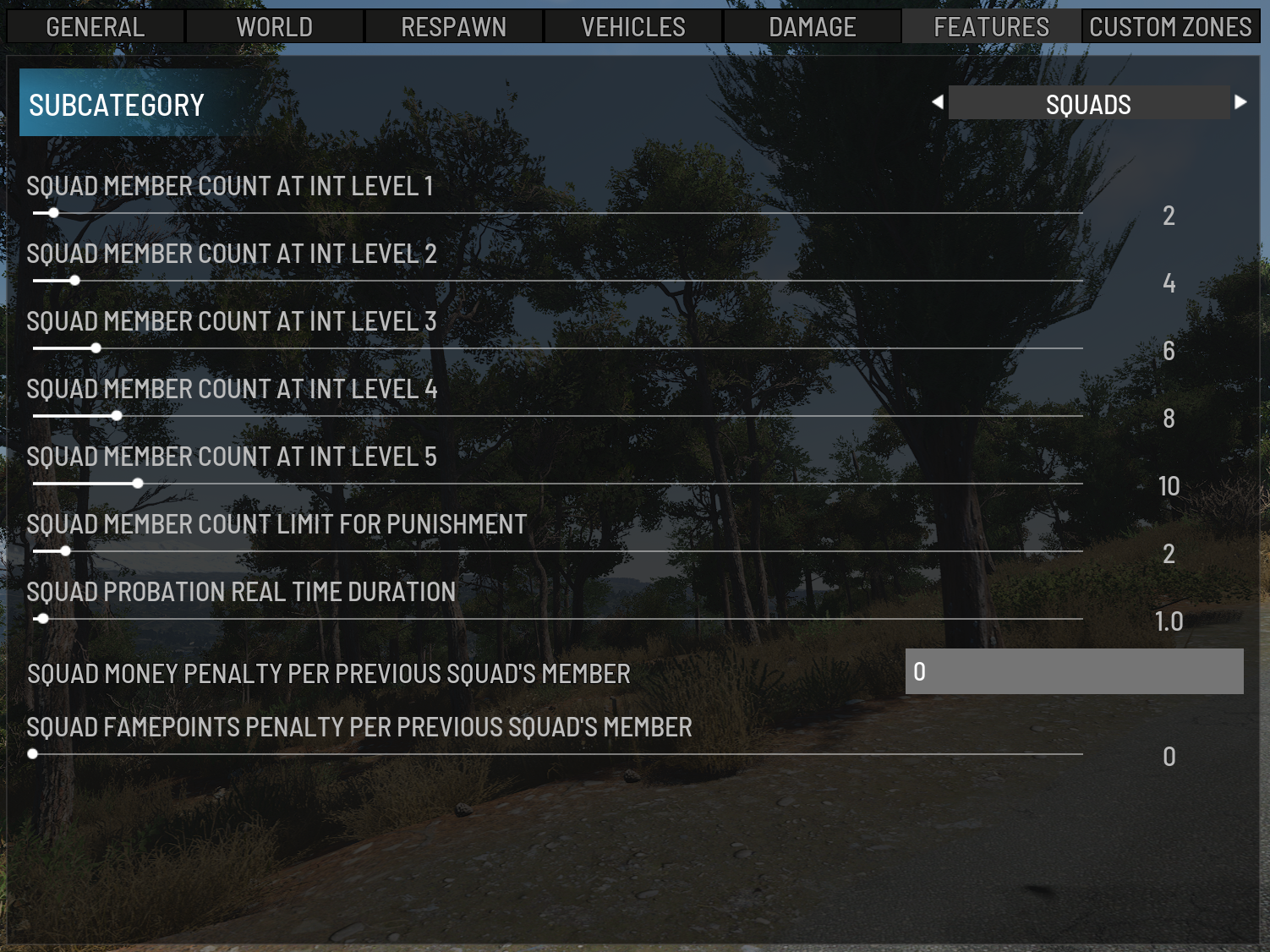This screenshot has height=952, width=1270.
Task: Adjust the squad member count INT level 5 slider
Action: (x=138, y=484)
